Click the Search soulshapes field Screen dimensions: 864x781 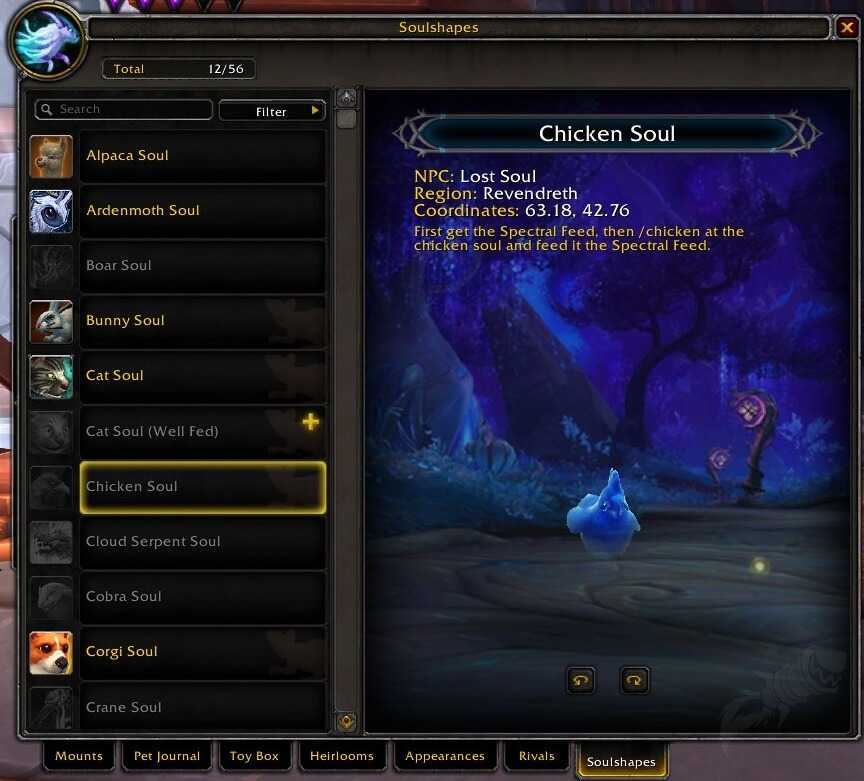[x=125, y=109]
